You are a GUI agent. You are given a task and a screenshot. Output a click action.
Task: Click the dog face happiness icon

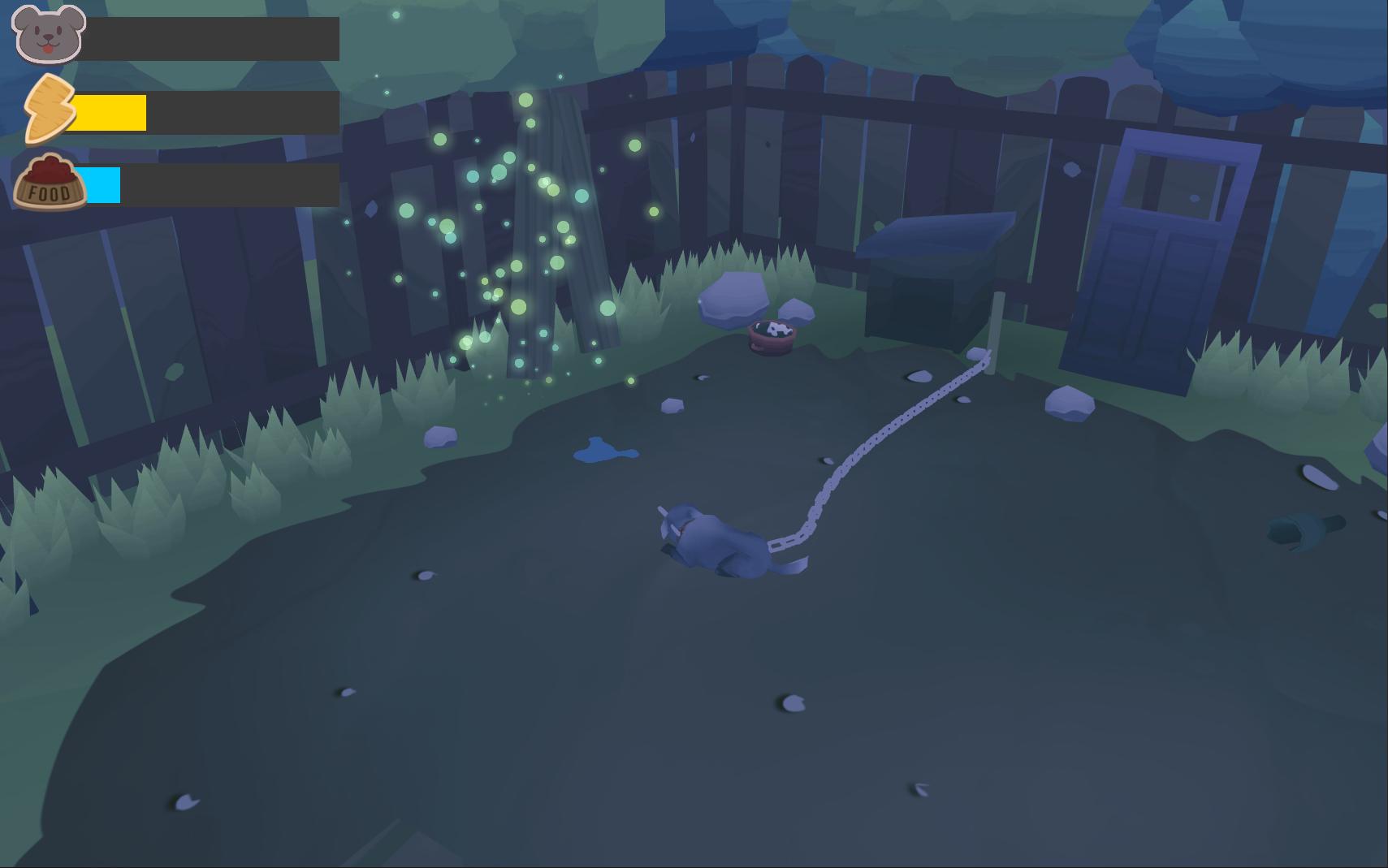(x=49, y=34)
